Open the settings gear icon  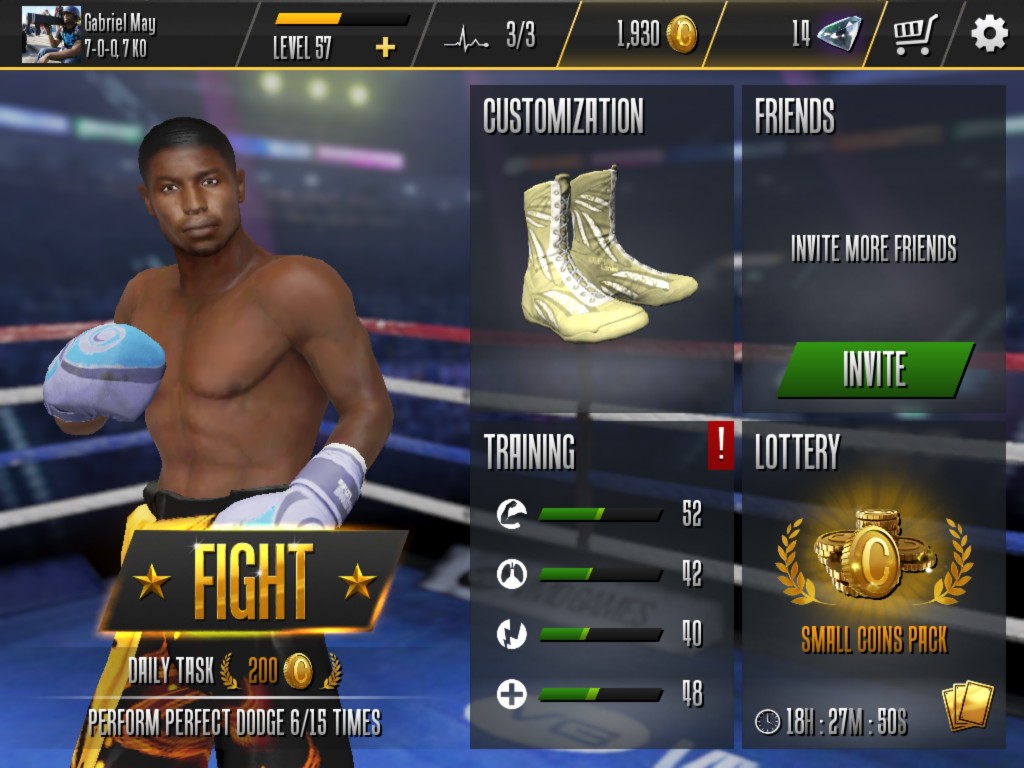[989, 35]
